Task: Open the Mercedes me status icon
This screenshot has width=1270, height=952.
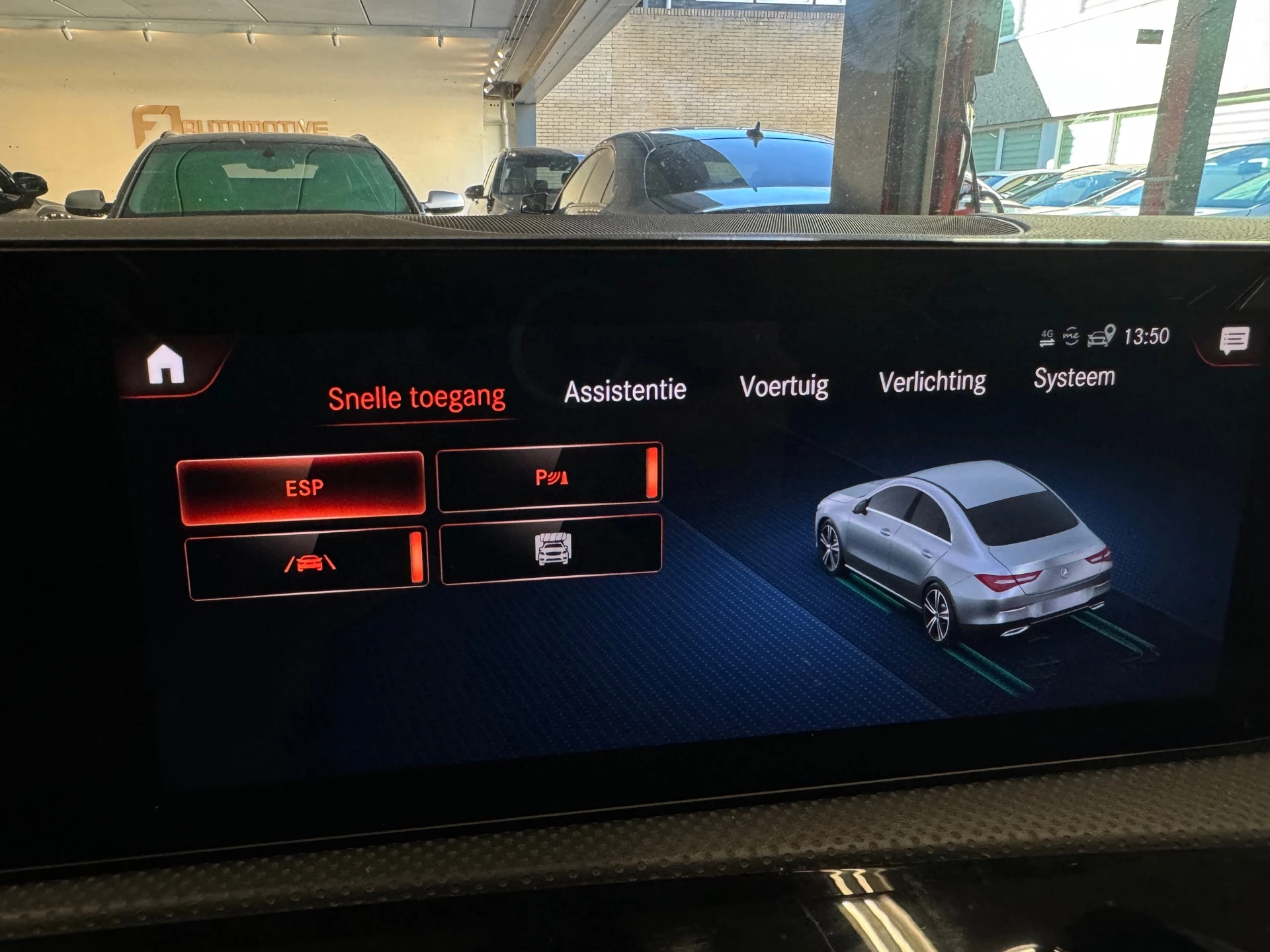Action: [x=1072, y=336]
